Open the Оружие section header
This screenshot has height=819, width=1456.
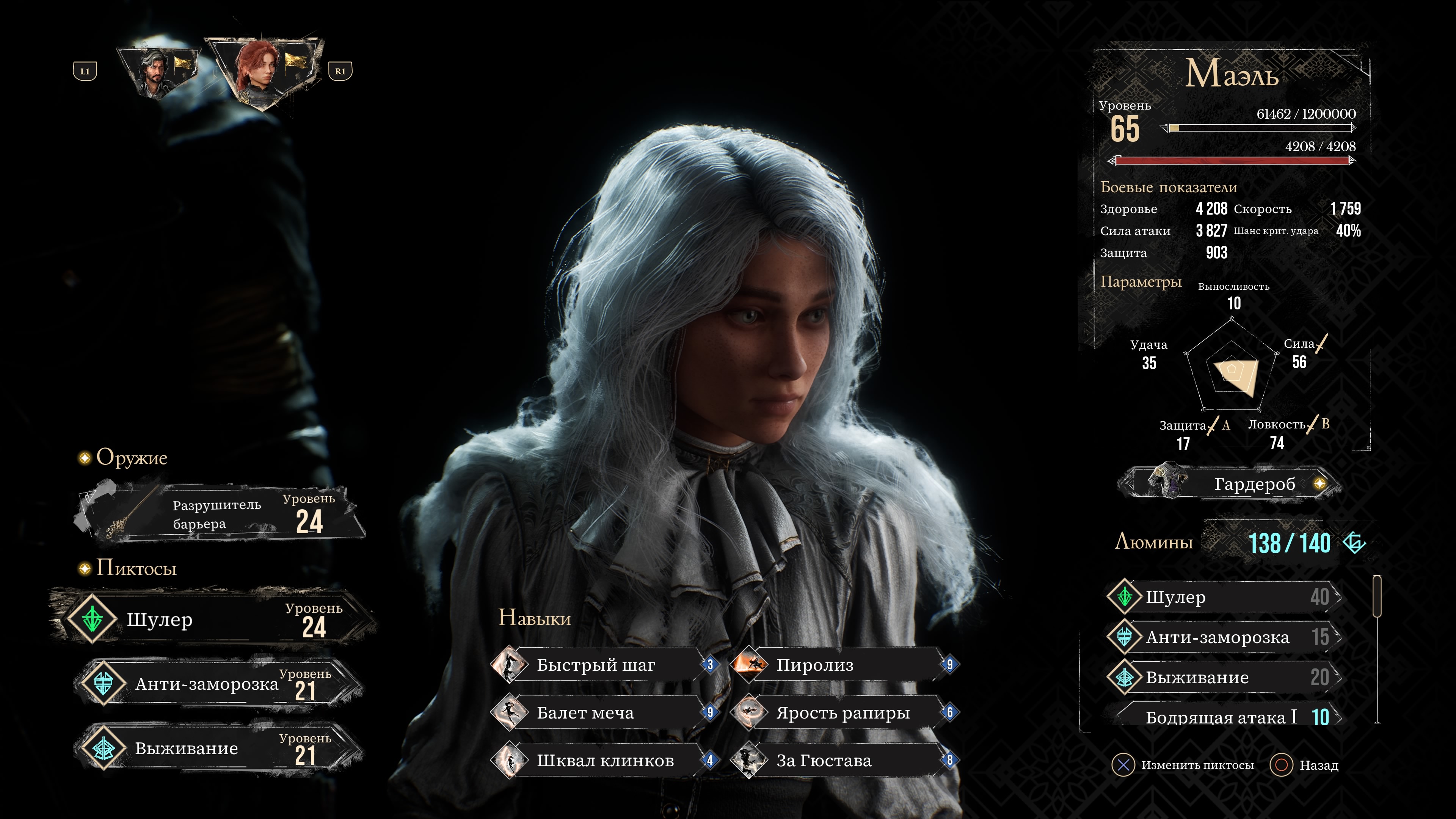pyautogui.click(x=131, y=457)
